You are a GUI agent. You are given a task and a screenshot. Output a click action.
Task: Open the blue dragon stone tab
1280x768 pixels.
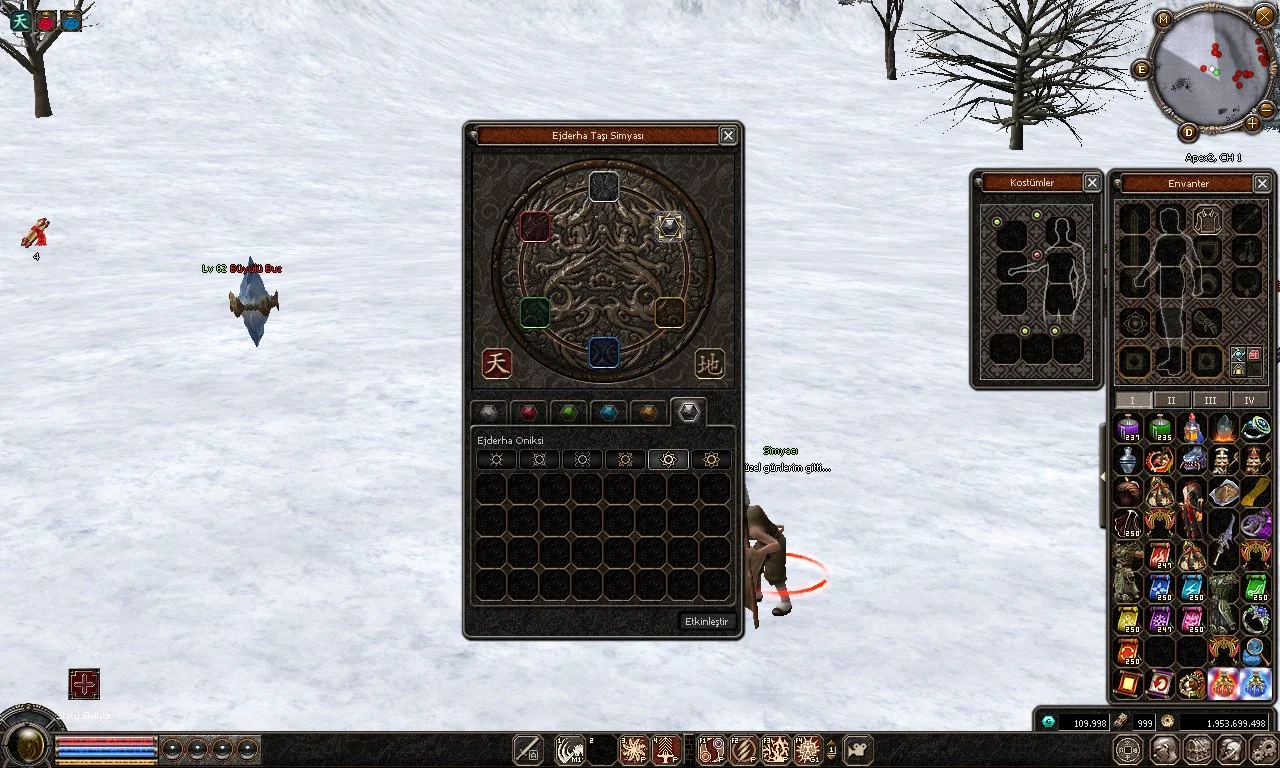608,412
